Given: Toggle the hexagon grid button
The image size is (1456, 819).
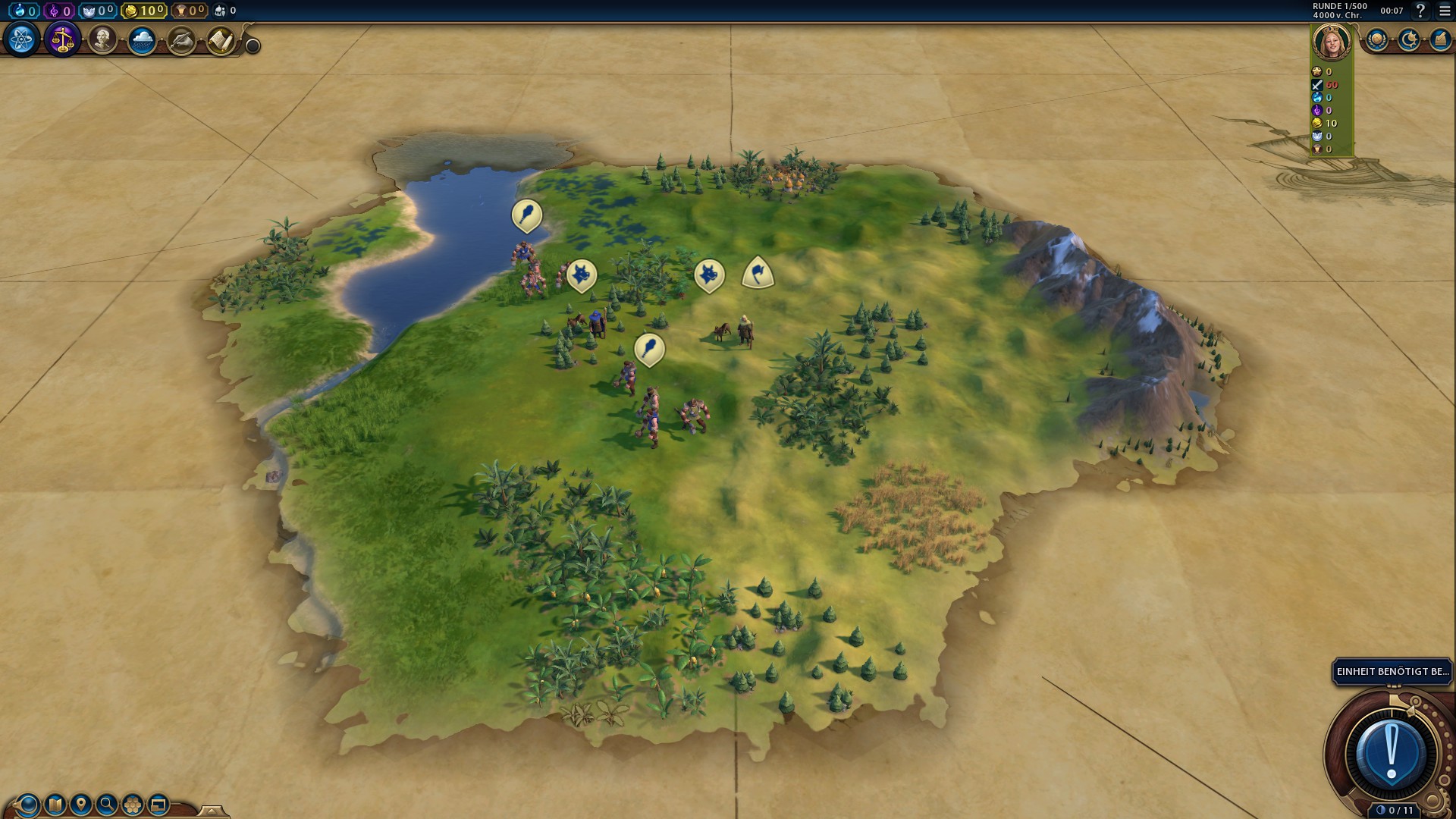Looking at the screenshot, I should (x=133, y=804).
